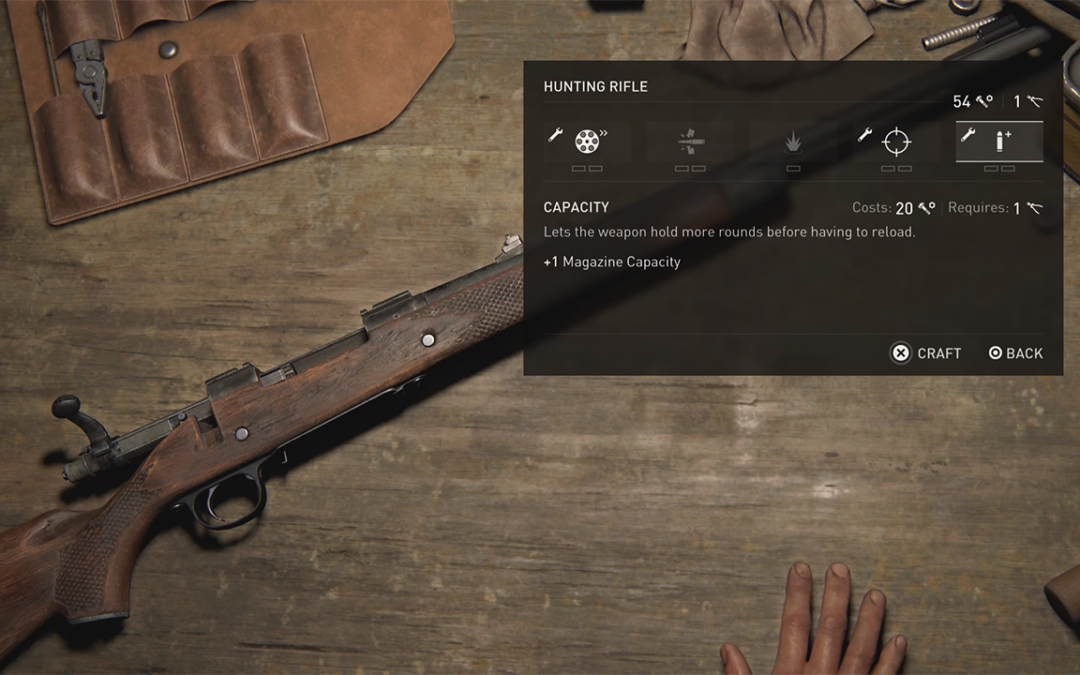Select the power upgrade with burst icon
Screen dimensions: 1080x675
793,143
